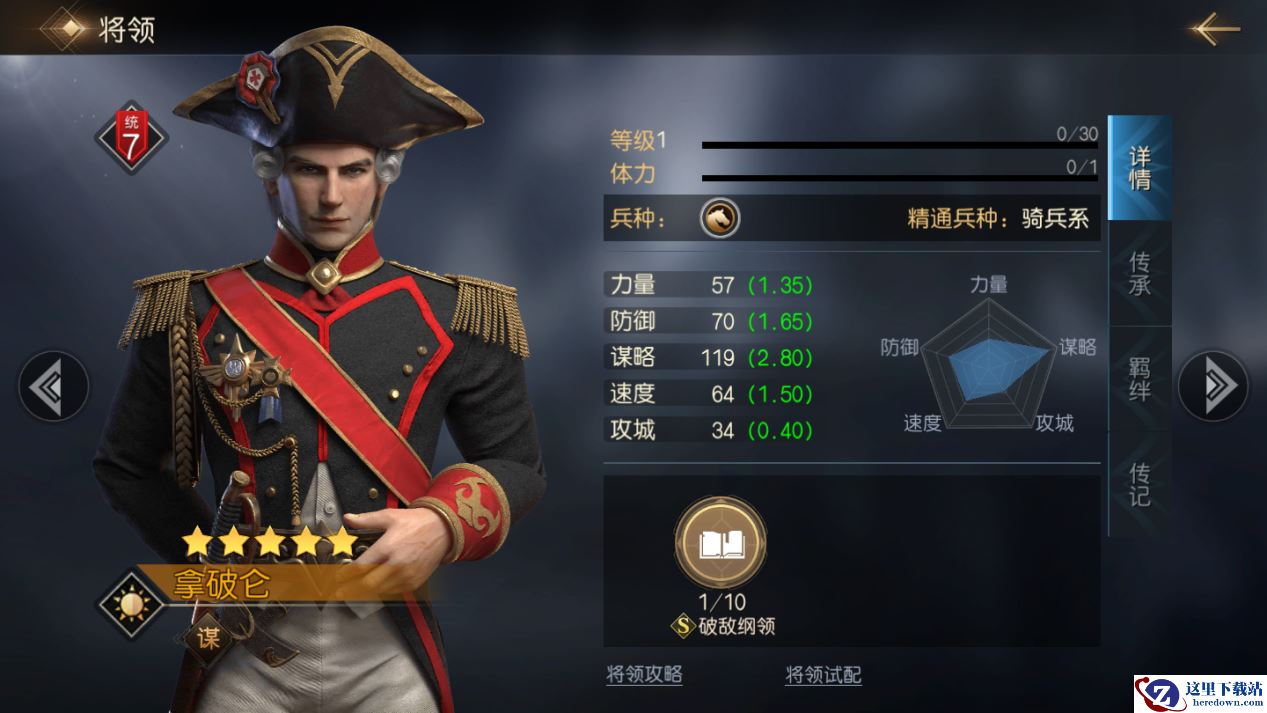
Task: View the previous general with left arrow
Action: pyautogui.click(x=53, y=385)
